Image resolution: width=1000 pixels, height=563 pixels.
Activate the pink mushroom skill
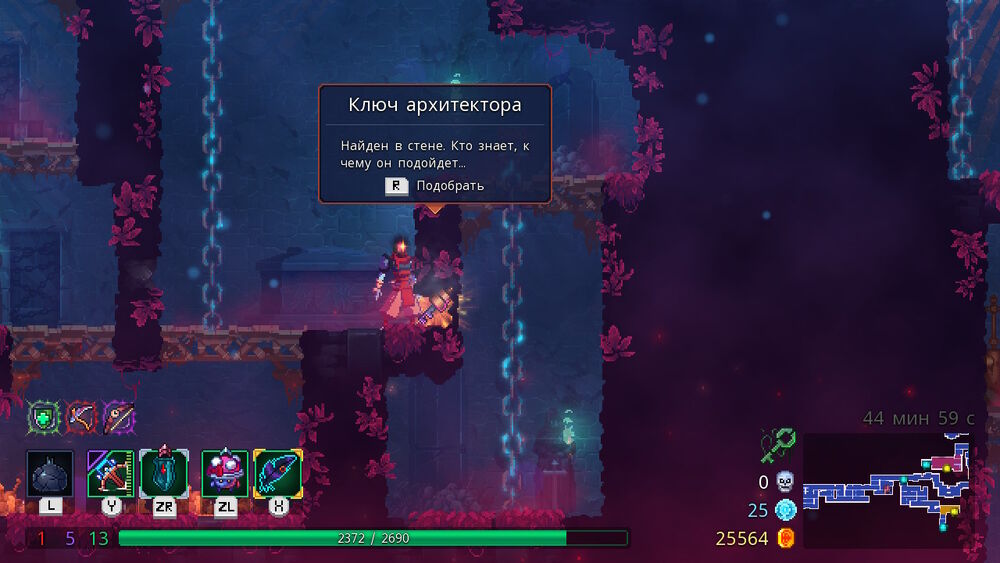pos(225,473)
